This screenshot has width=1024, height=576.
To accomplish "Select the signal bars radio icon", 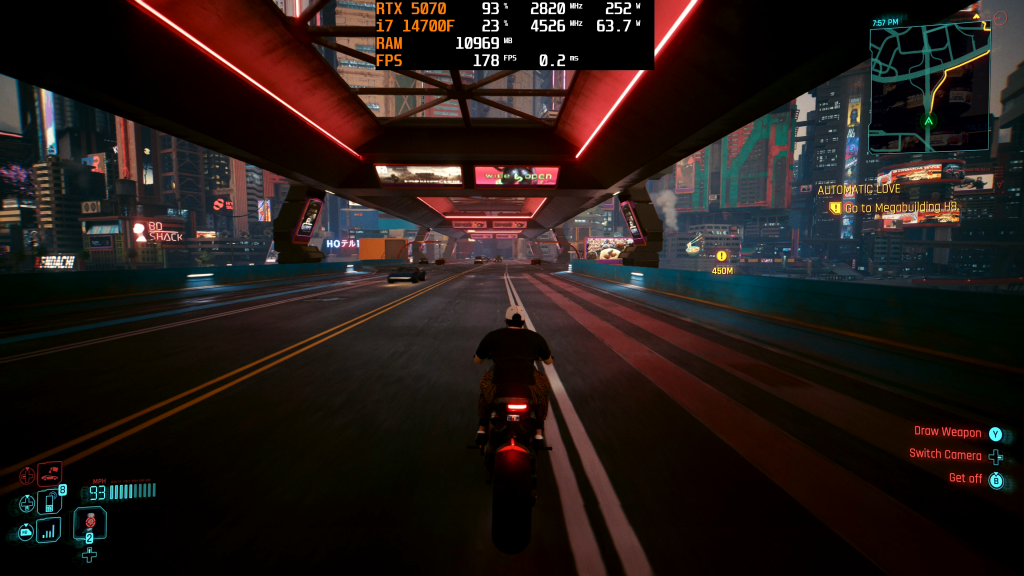I will click(x=48, y=530).
